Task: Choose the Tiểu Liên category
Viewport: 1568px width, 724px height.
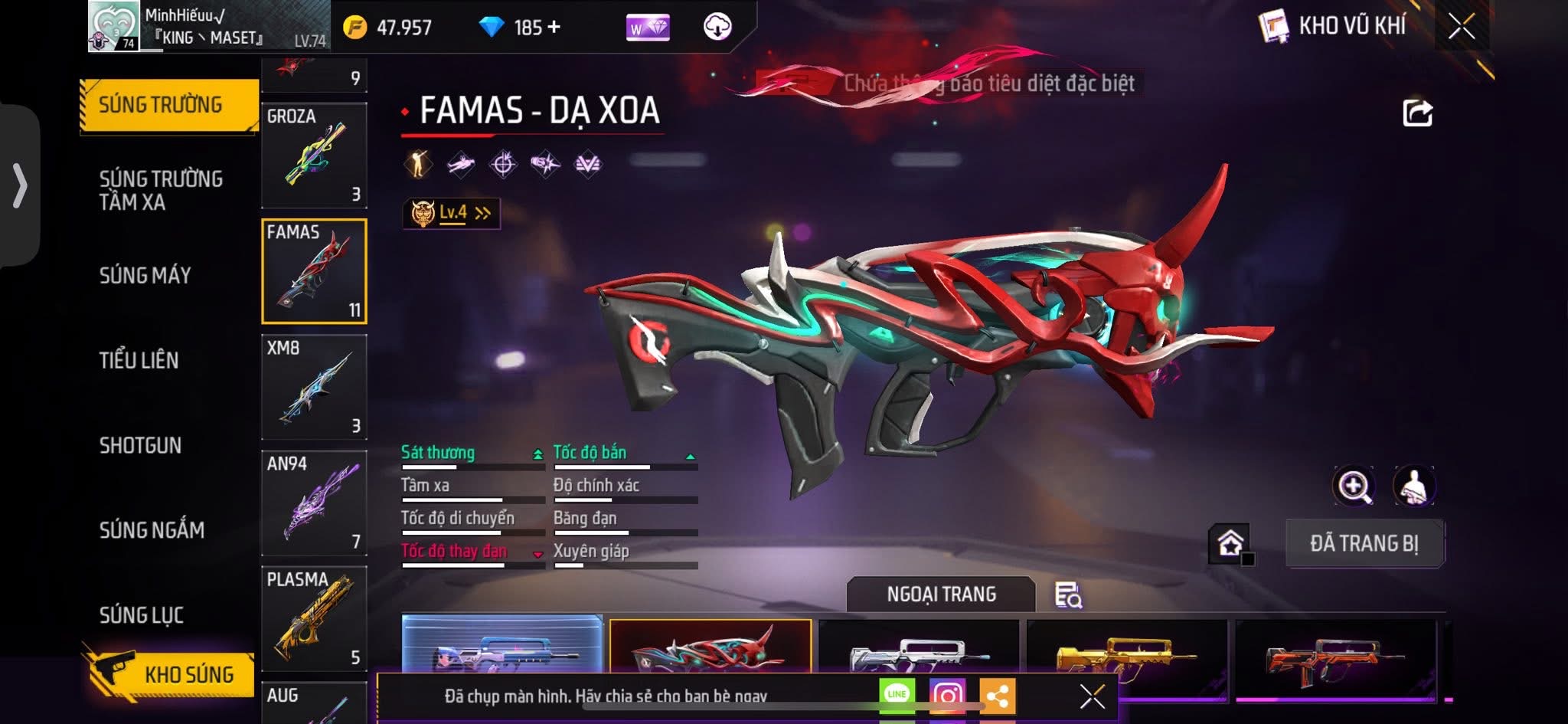Action: [139, 360]
